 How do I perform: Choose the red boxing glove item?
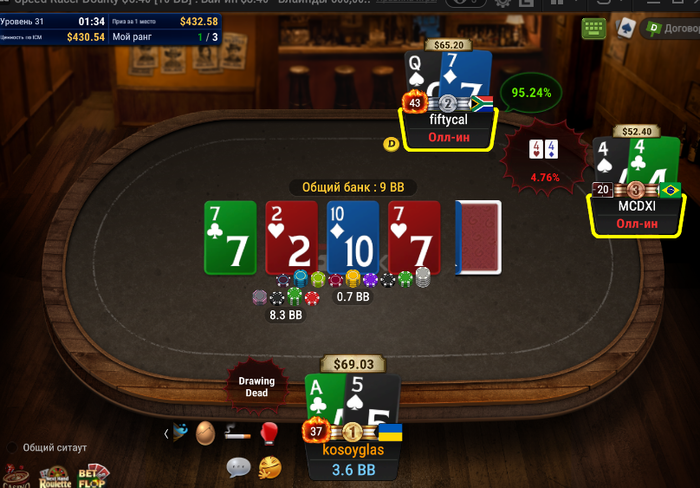coord(268,432)
